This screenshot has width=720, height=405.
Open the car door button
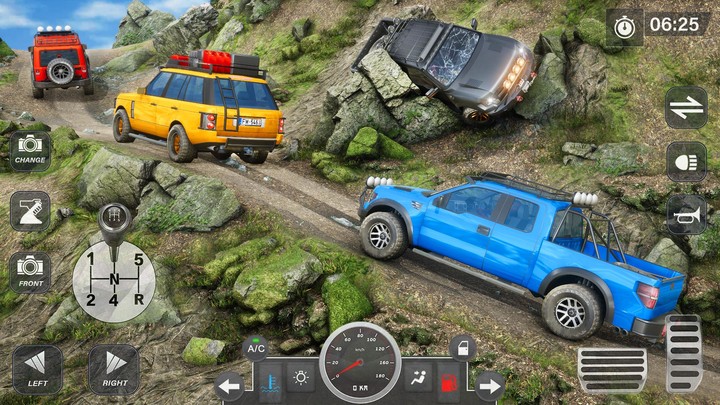461,349
